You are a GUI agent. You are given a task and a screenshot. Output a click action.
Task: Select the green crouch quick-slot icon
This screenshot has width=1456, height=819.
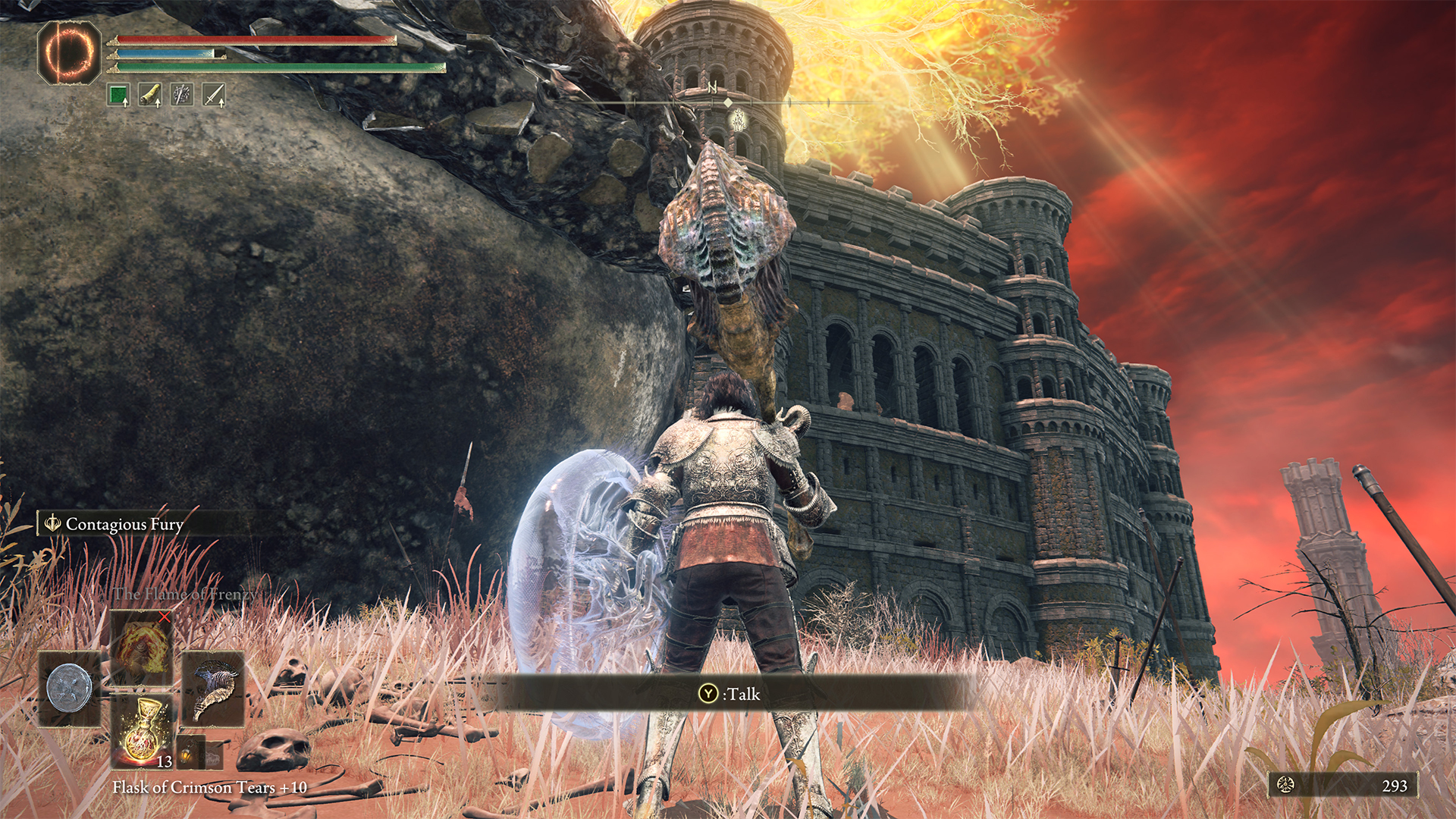pyautogui.click(x=119, y=94)
